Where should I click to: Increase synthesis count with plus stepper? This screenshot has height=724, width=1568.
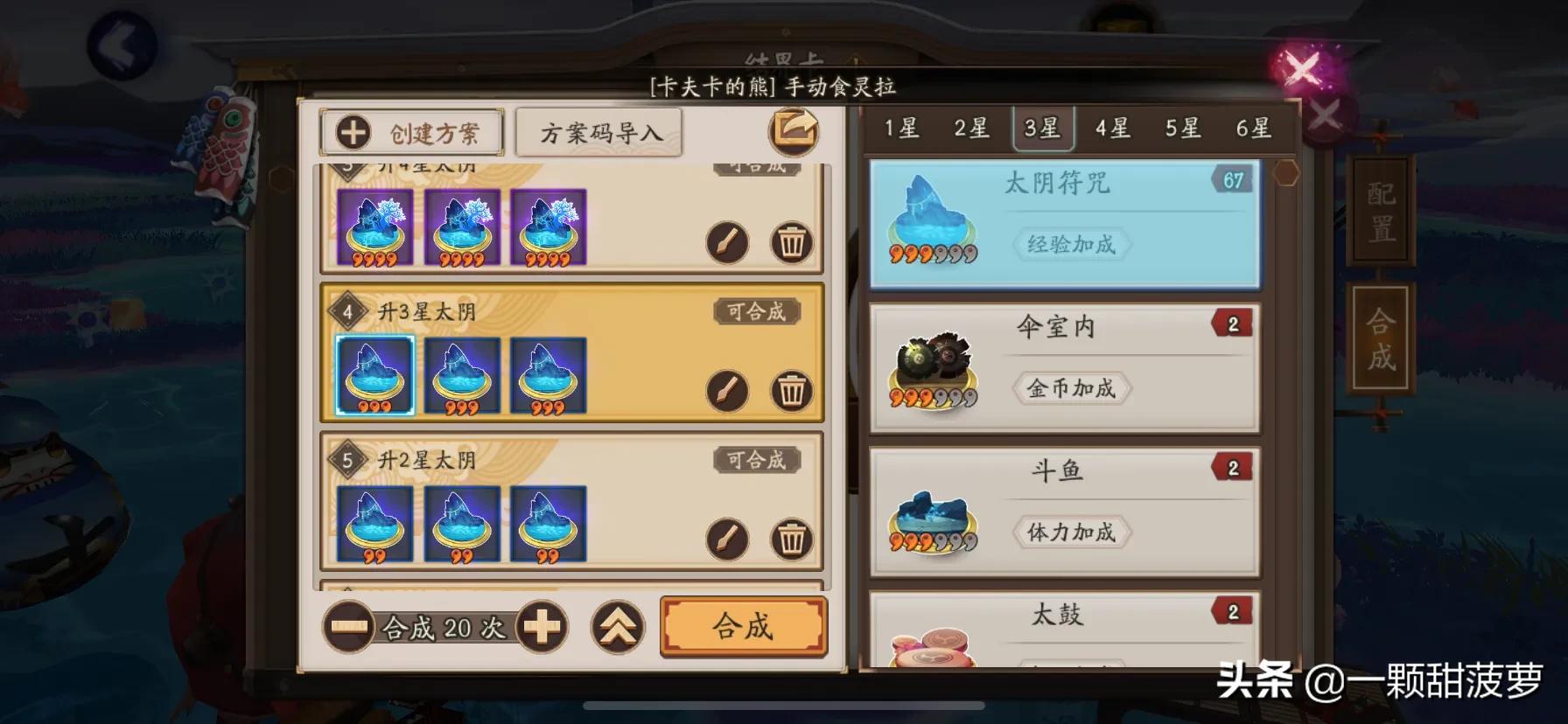click(x=543, y=627)
